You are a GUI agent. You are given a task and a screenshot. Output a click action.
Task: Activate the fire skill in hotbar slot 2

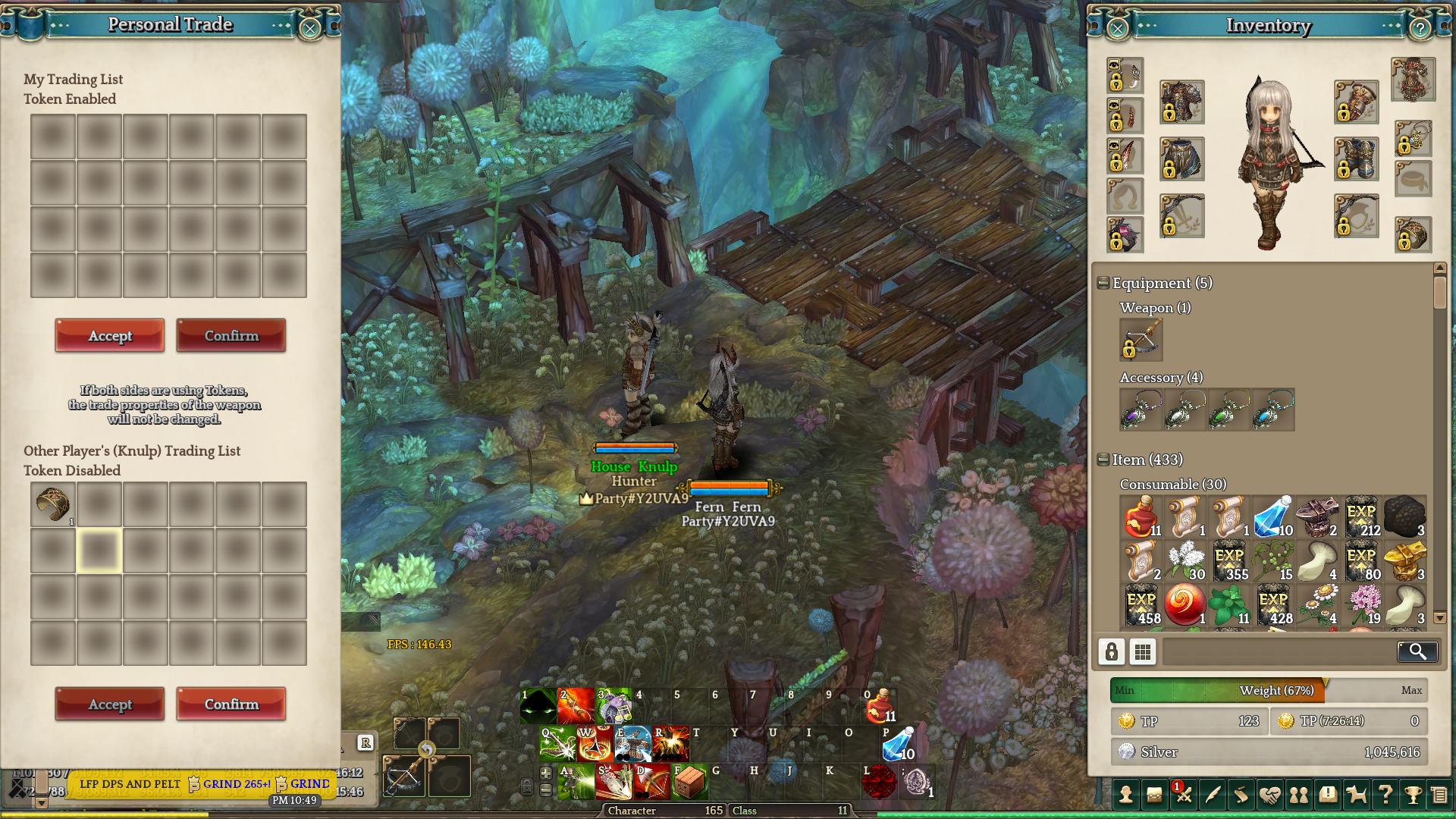click(576, 706)
